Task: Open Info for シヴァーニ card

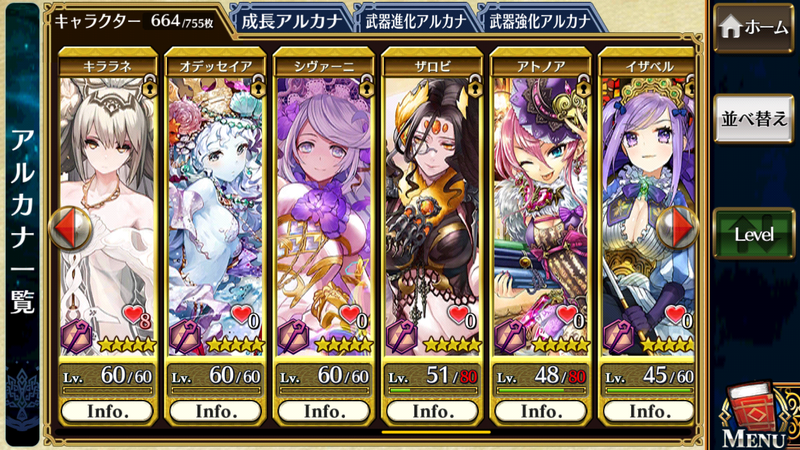Action: pos(324,411)
